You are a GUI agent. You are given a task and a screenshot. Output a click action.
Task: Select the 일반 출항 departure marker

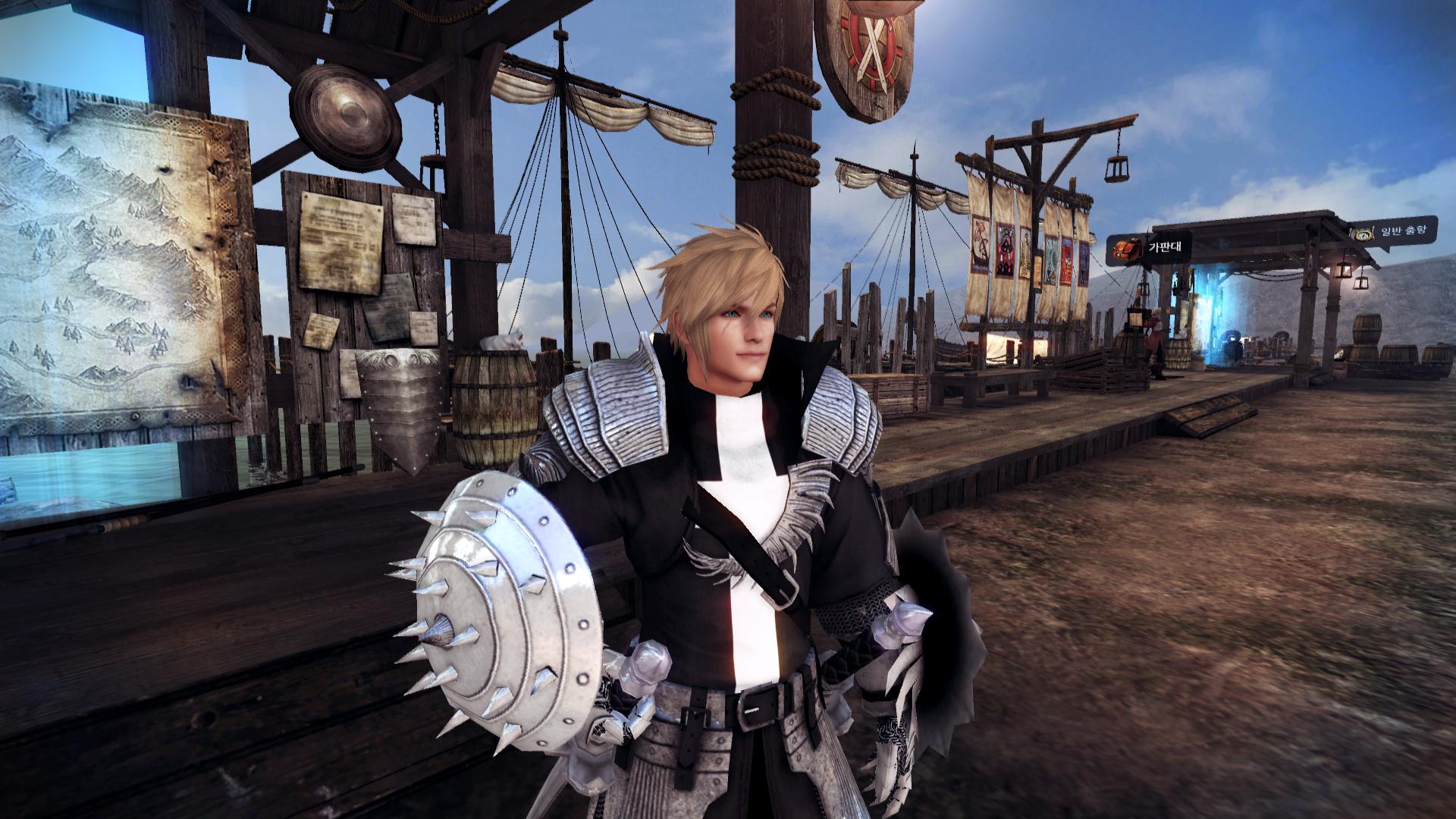1392,233
